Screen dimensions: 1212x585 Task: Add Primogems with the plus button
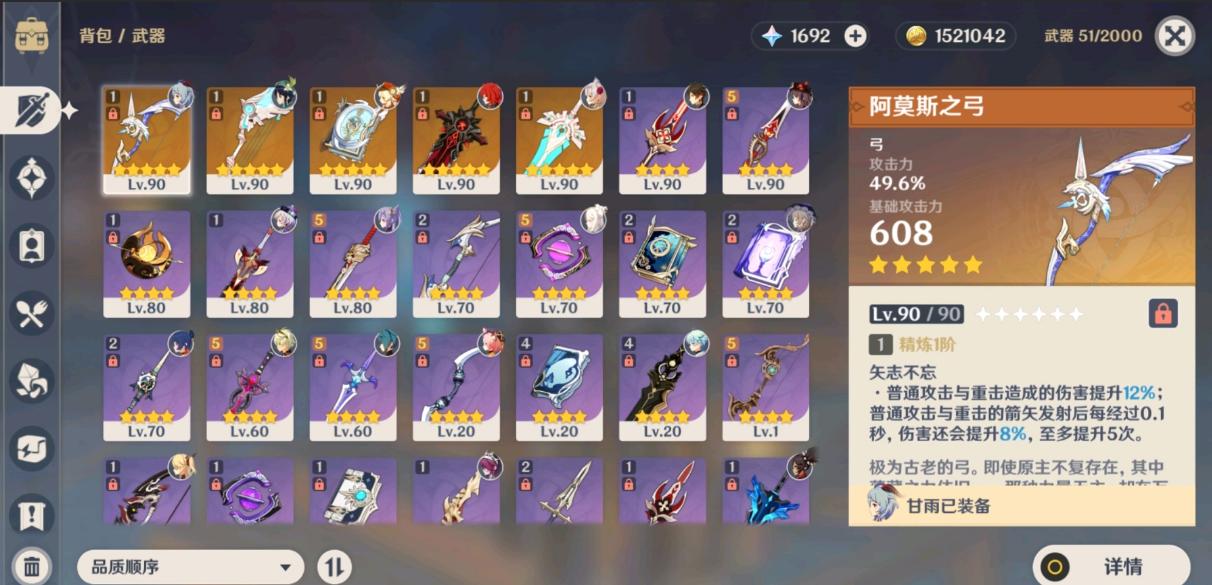(855, 36)
